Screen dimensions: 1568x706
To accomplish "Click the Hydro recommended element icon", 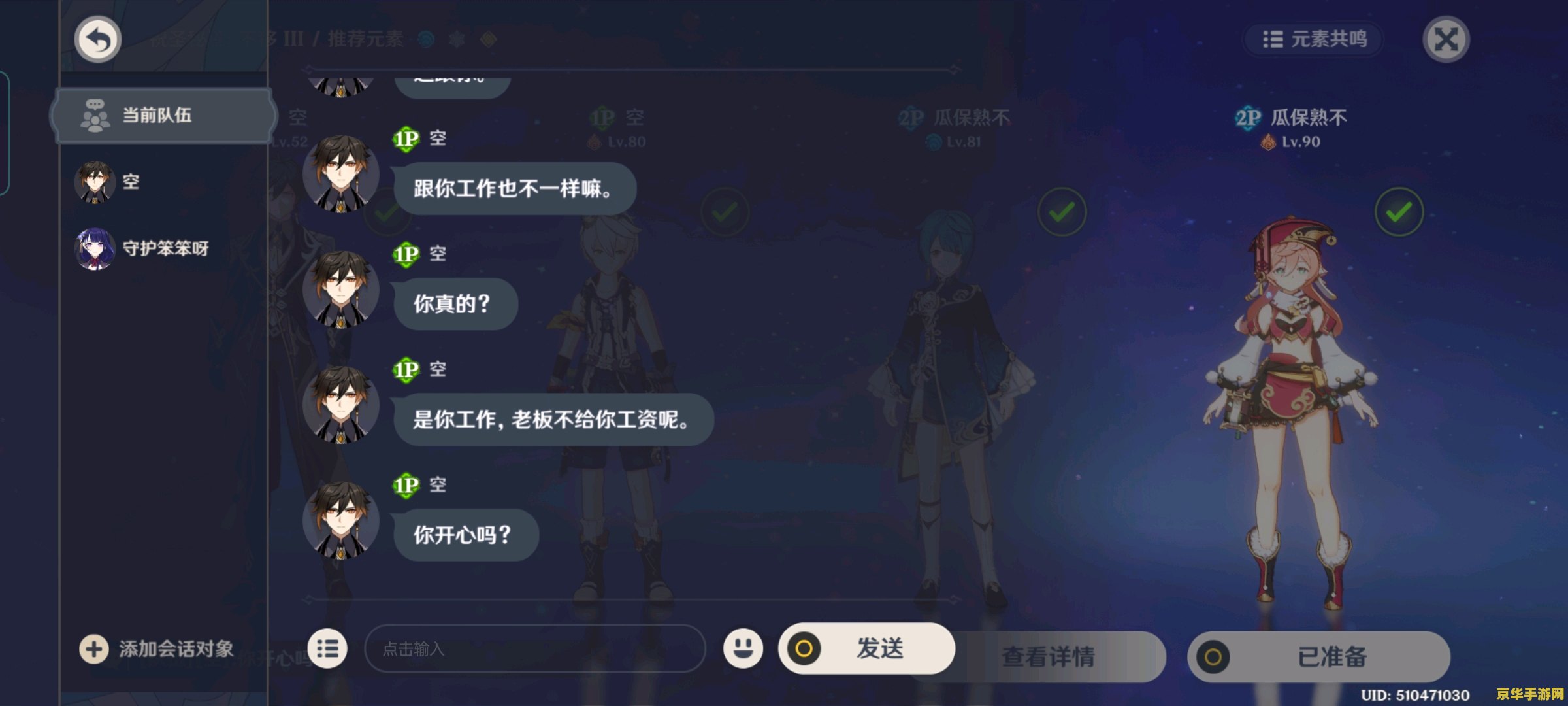I will tap(425, 39).
